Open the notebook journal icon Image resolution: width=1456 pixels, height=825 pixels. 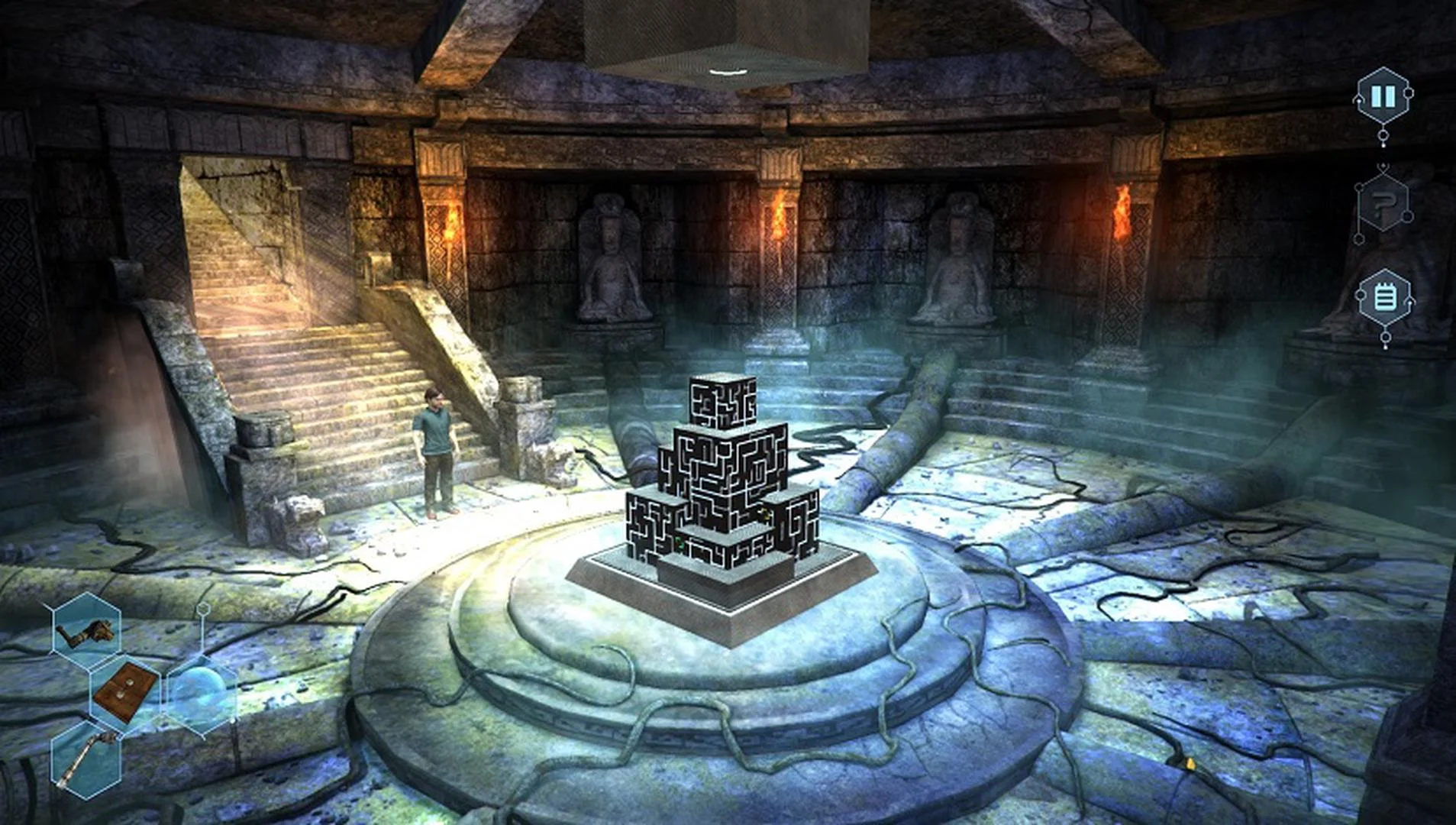pos(1384,296)
